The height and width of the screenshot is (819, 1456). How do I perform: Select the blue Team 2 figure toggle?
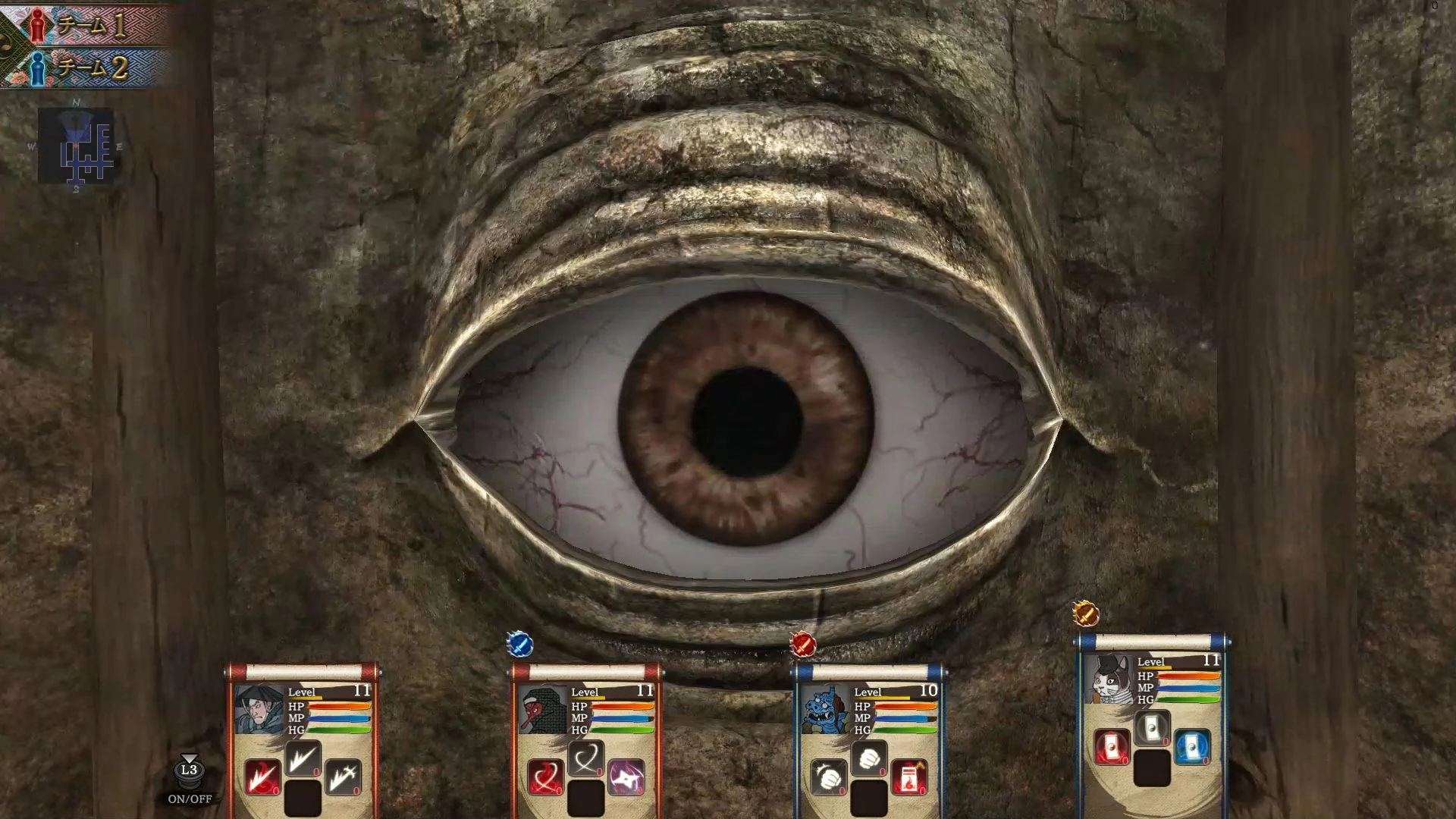point(36,69)
